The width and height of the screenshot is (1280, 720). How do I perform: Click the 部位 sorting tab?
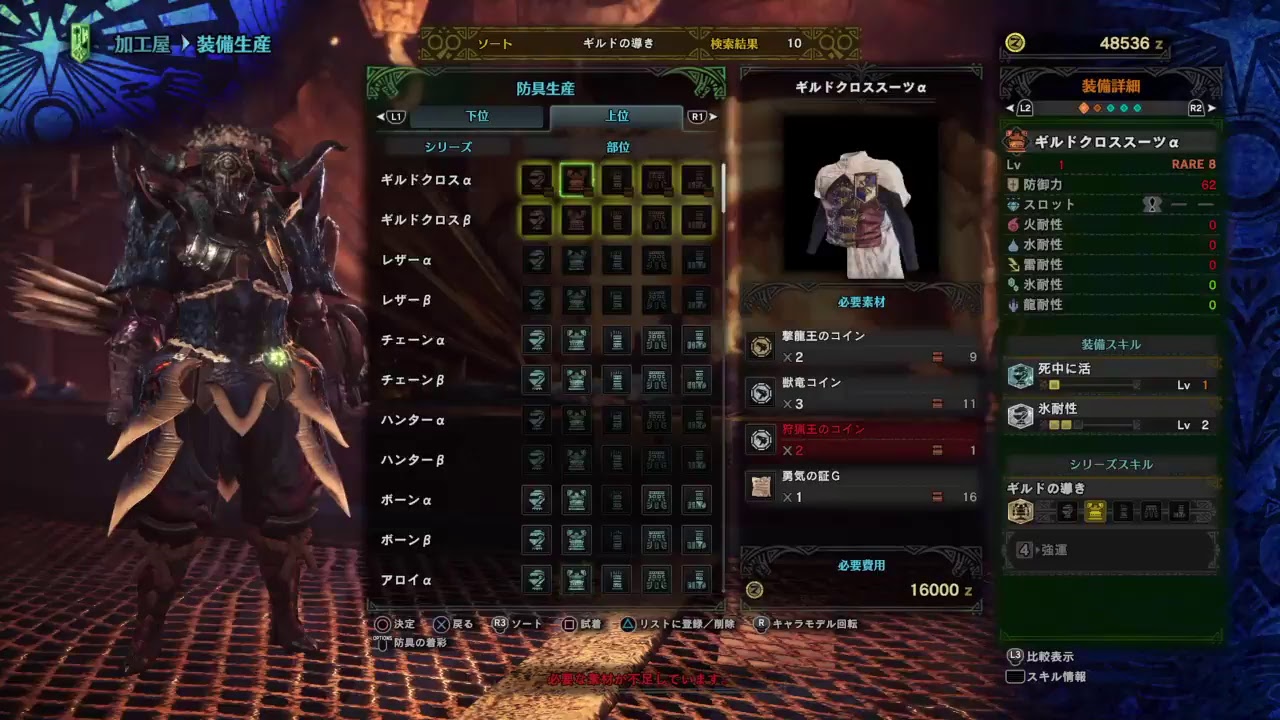(617, 145)
